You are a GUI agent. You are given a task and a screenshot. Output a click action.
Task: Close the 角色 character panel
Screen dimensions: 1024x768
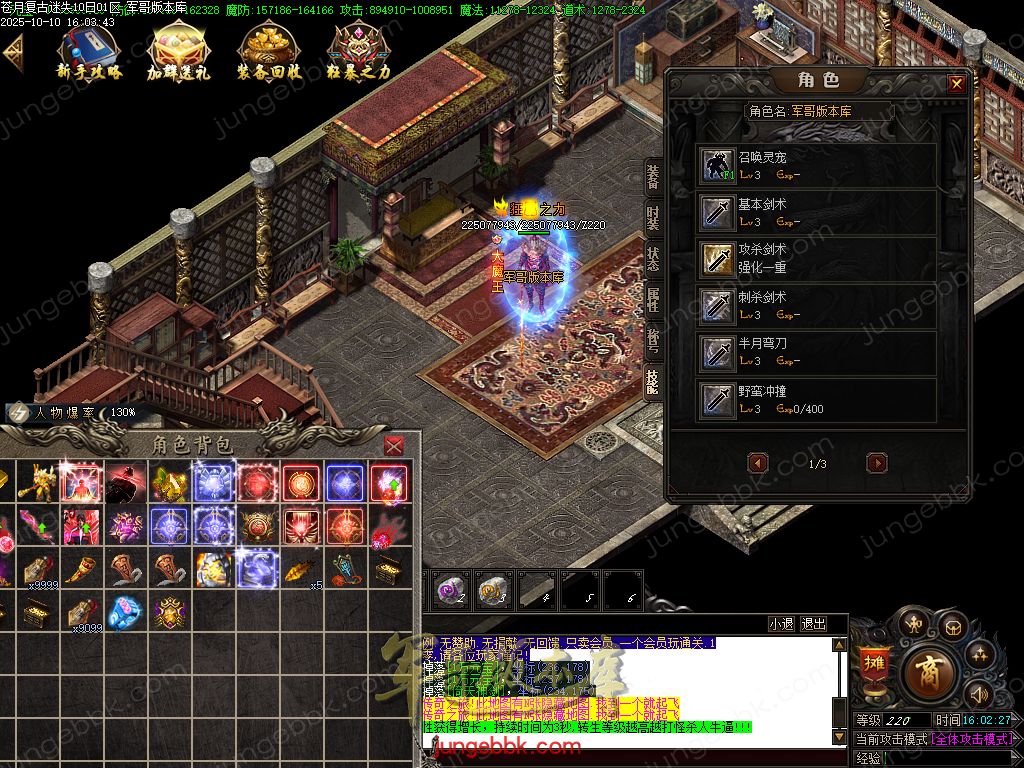click(x=956, y=84)
